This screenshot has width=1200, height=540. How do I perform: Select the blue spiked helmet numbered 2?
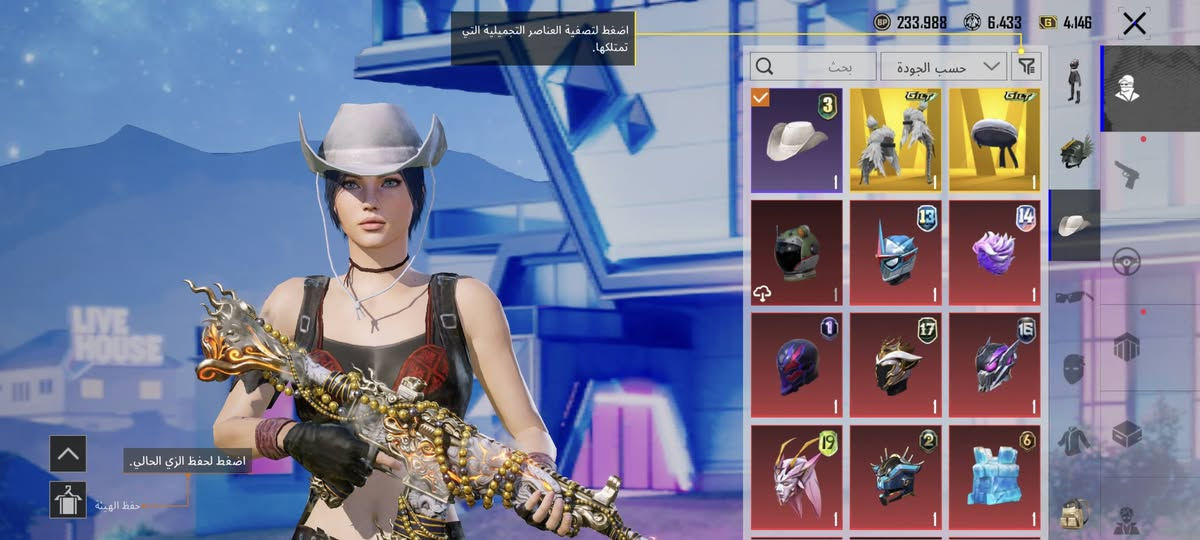coord(895,477)
